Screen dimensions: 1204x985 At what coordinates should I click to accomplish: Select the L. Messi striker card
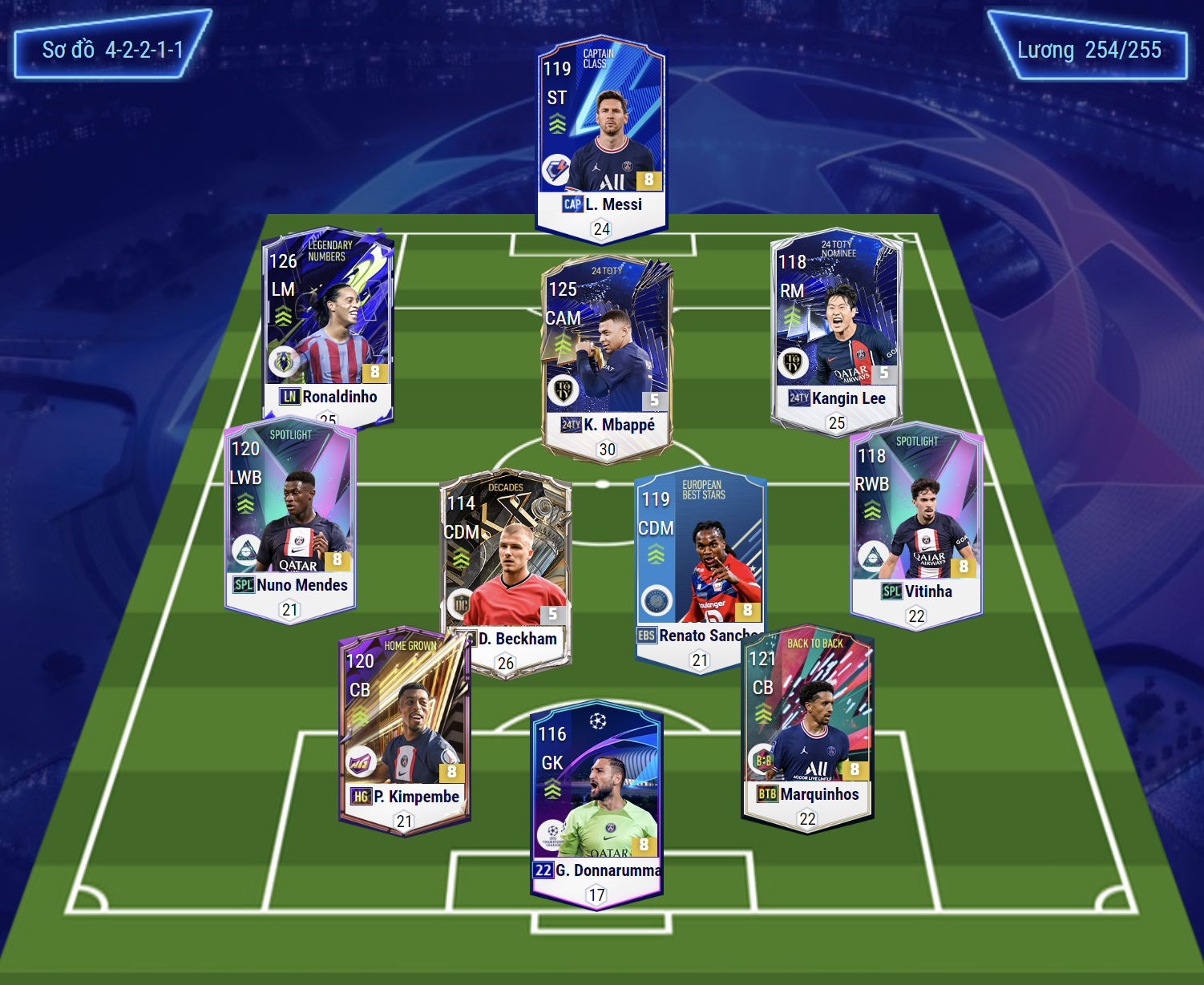click(x=601, y=136)
